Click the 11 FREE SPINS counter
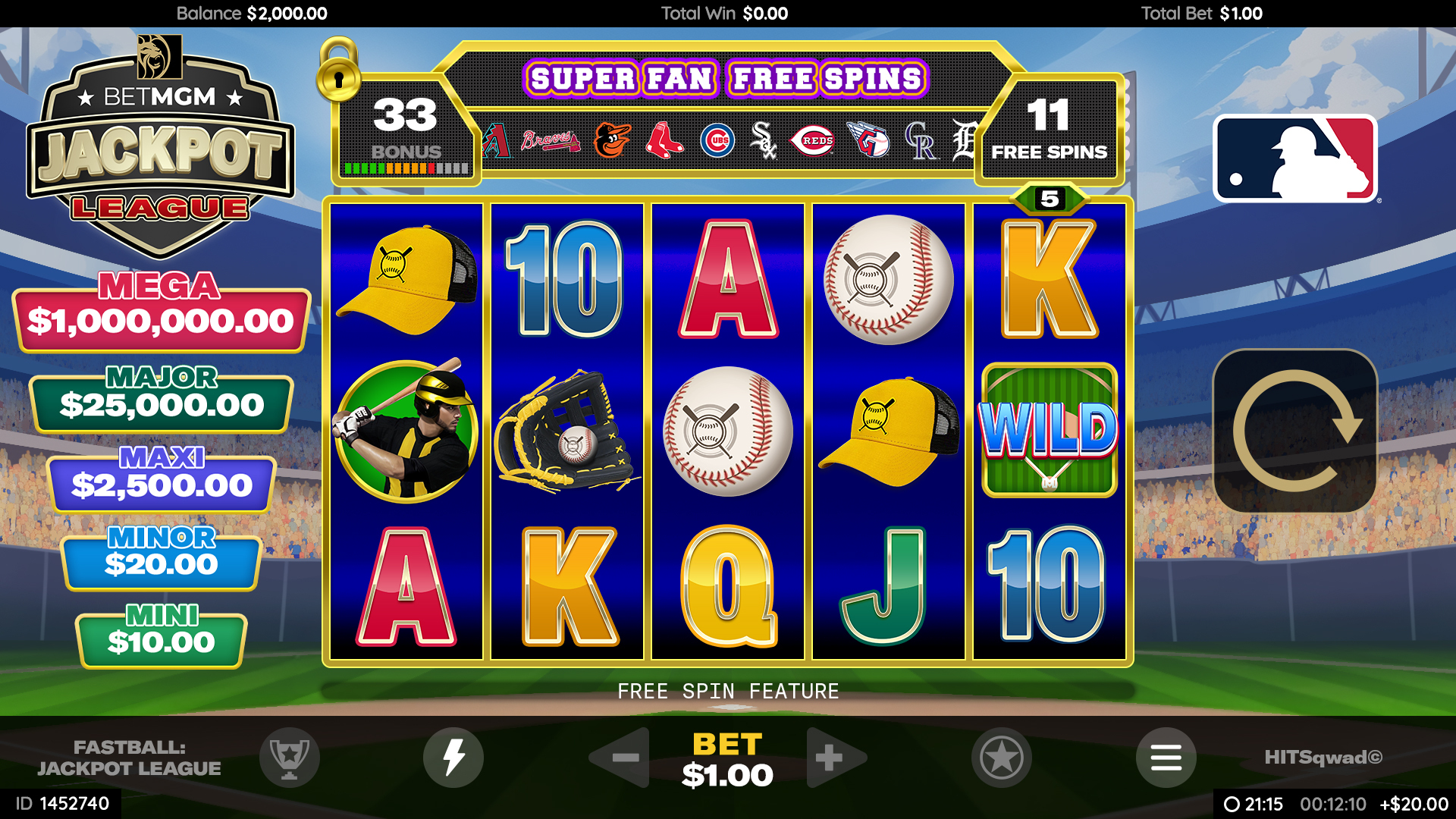Screen dimensions: 1456x819 pyautogui.click(x=1049, y=132)
